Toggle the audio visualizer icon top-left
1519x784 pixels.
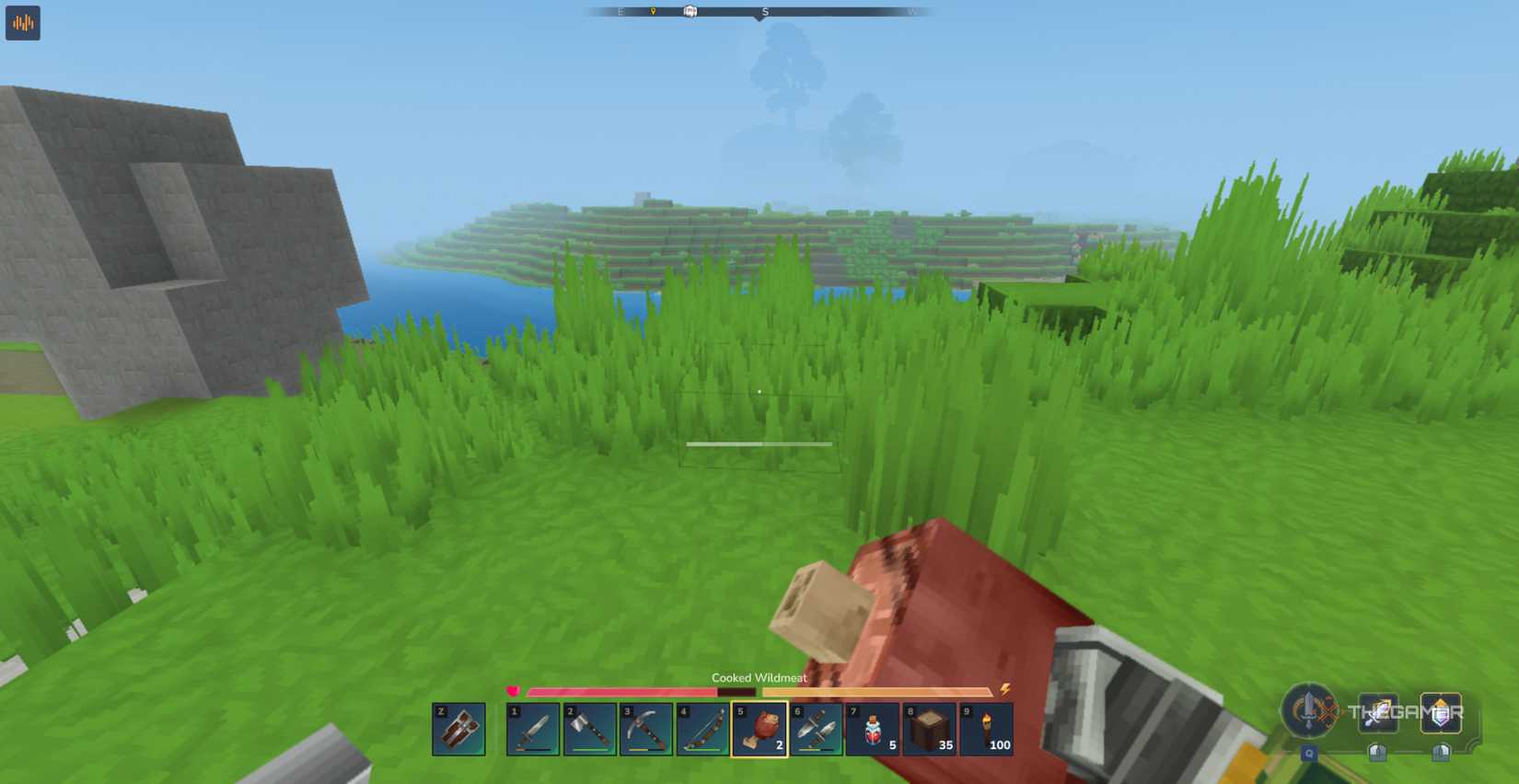(x=22, y=23)
